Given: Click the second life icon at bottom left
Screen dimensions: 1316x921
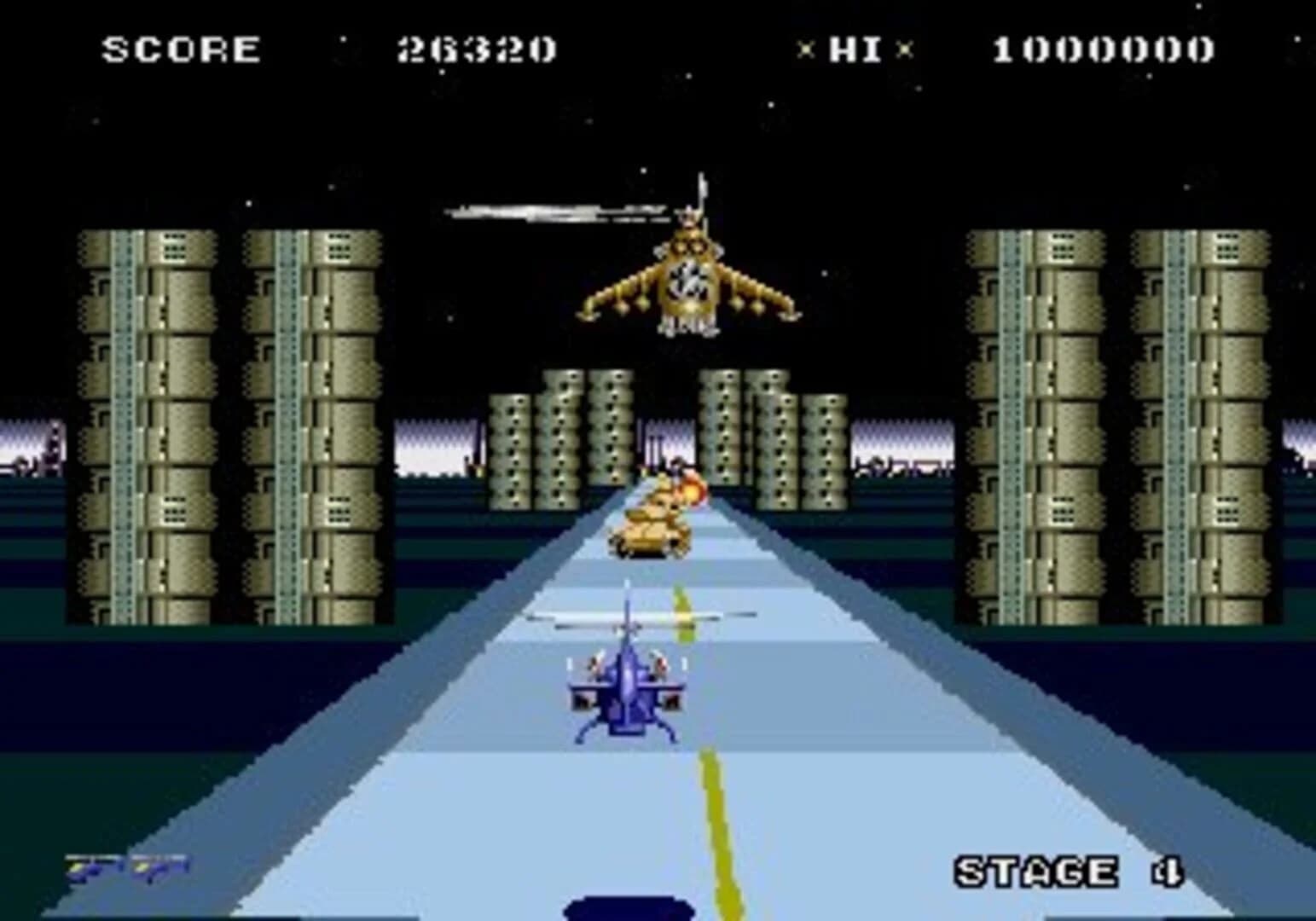Looking at the screenshot, I should (x=158, y=870).
